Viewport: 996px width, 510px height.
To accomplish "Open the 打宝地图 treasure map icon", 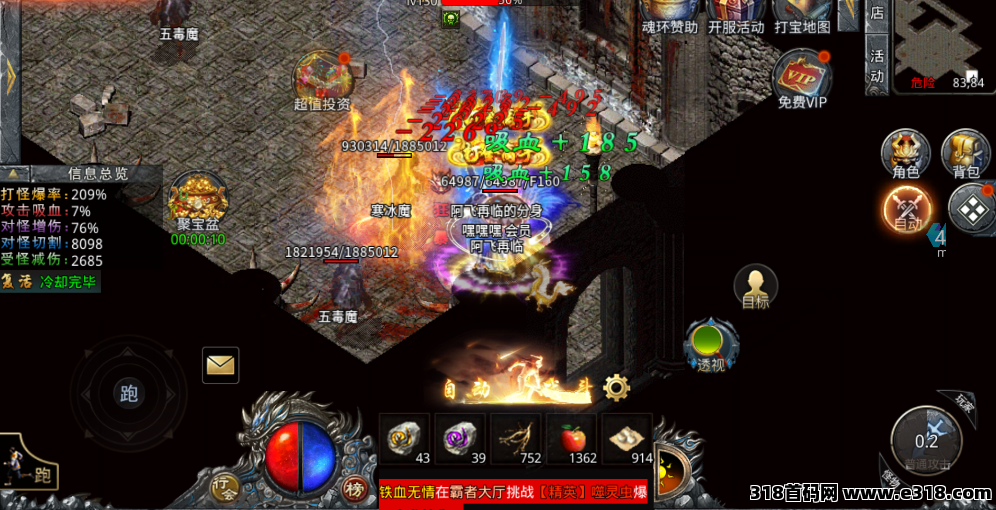I will (x=802, y=14).
